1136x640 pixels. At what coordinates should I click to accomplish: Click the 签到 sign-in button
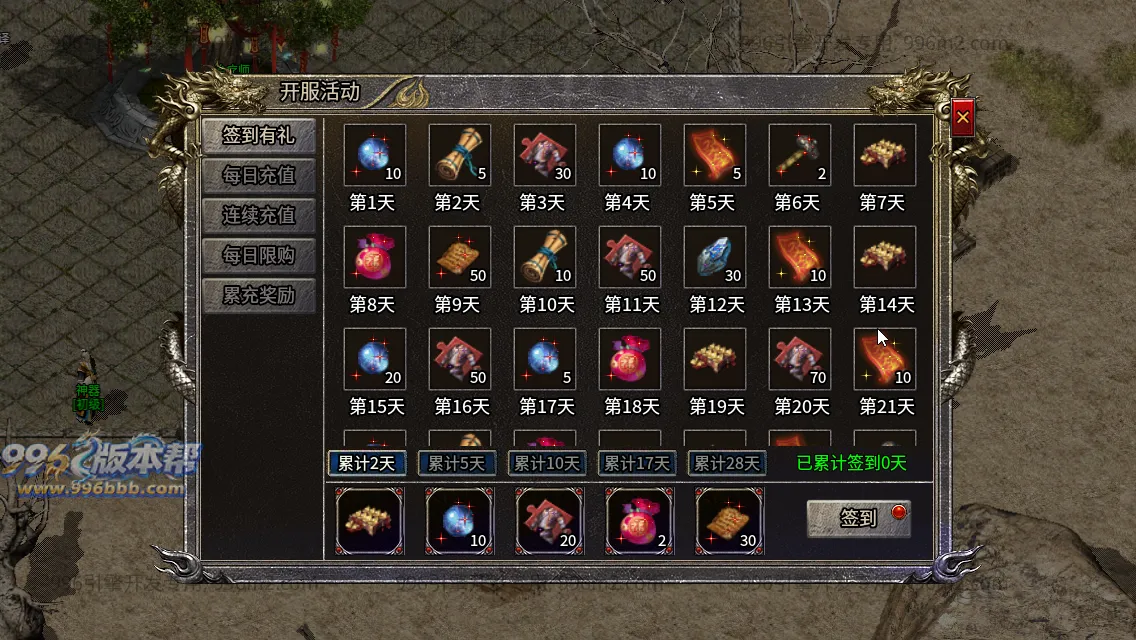[859, 518]
